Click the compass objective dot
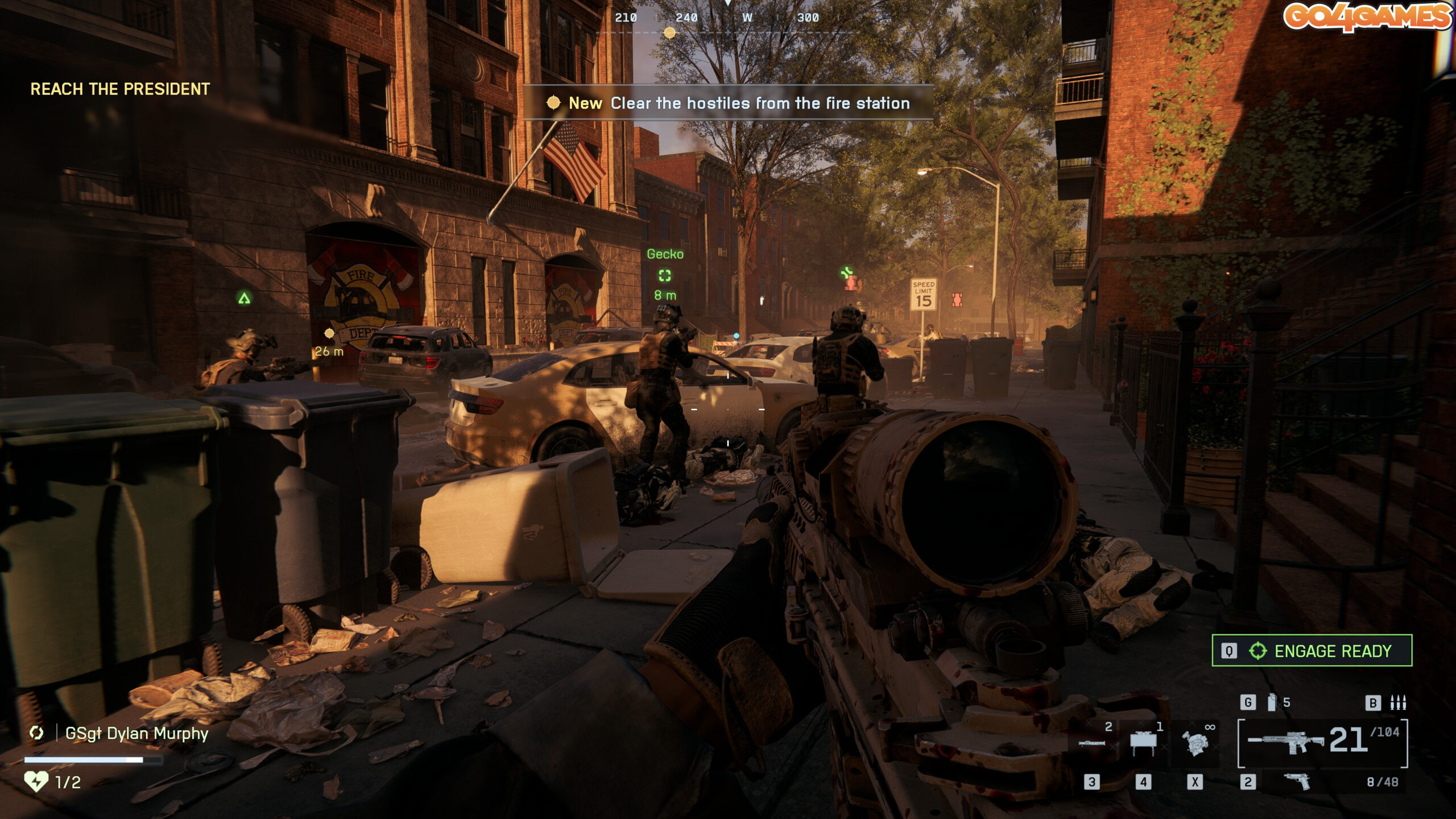Screen dimensions: 1456x819 point(670,33)
